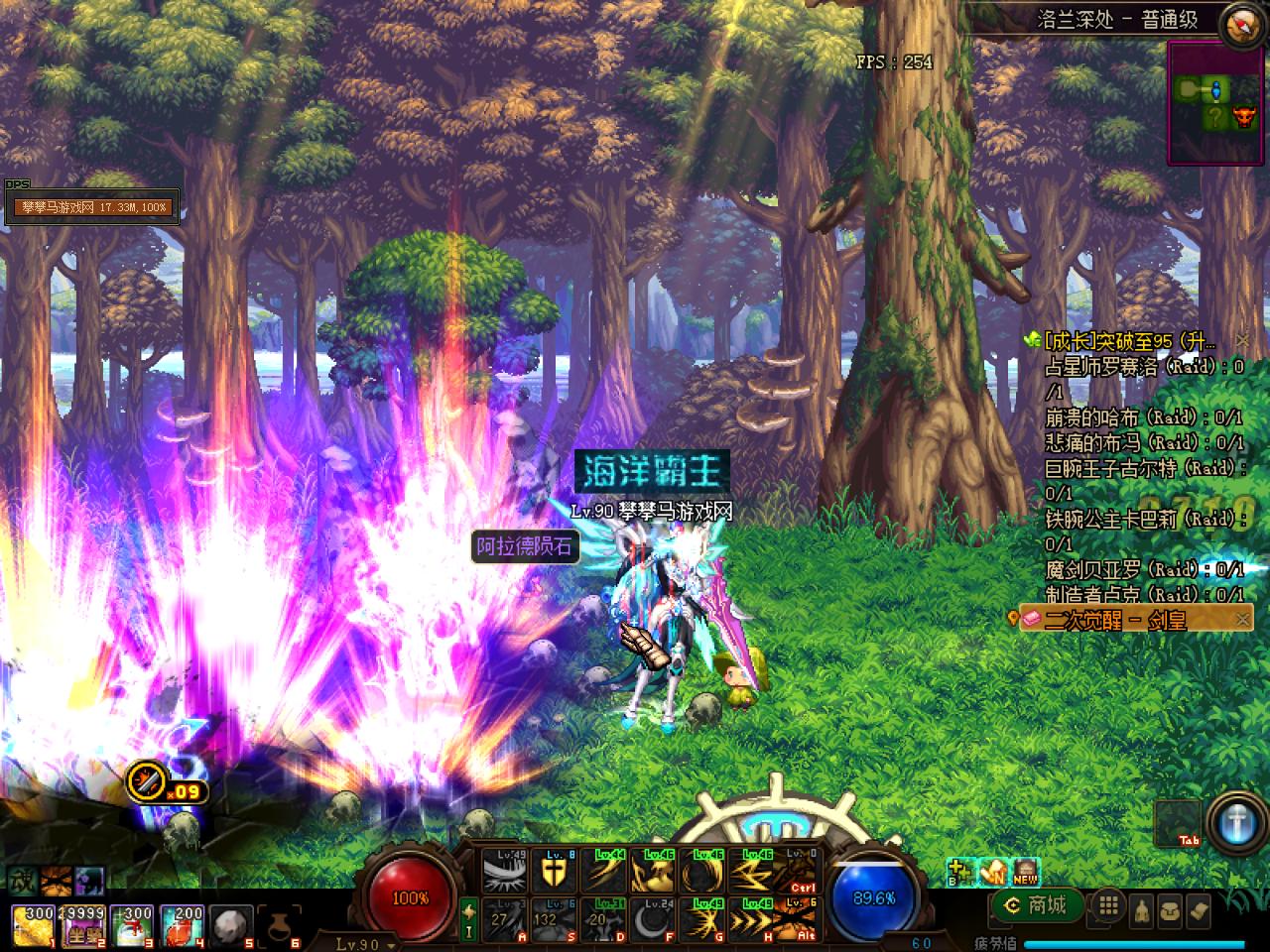Activate the golden cross shield skill
This screenshot has height=952, width=1270.
point(554,872)
